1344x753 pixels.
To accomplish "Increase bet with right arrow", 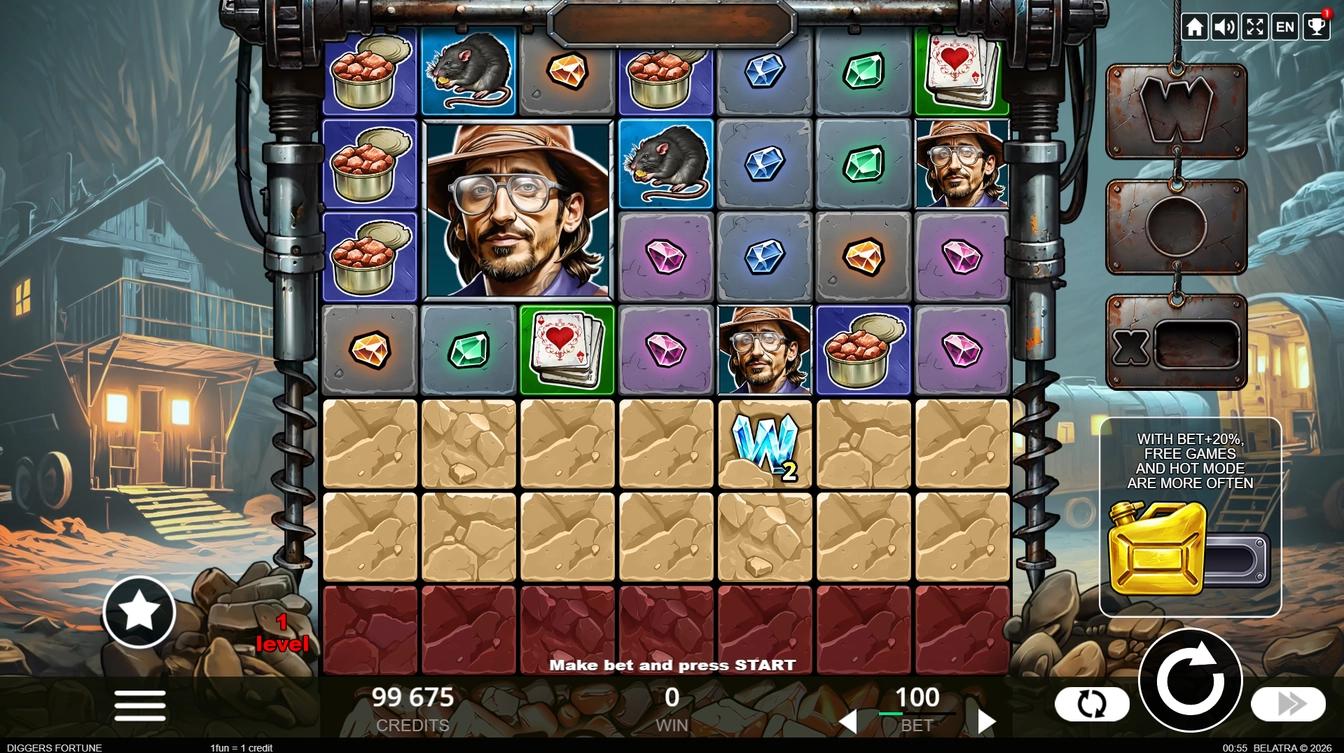I will coord(986,719).
